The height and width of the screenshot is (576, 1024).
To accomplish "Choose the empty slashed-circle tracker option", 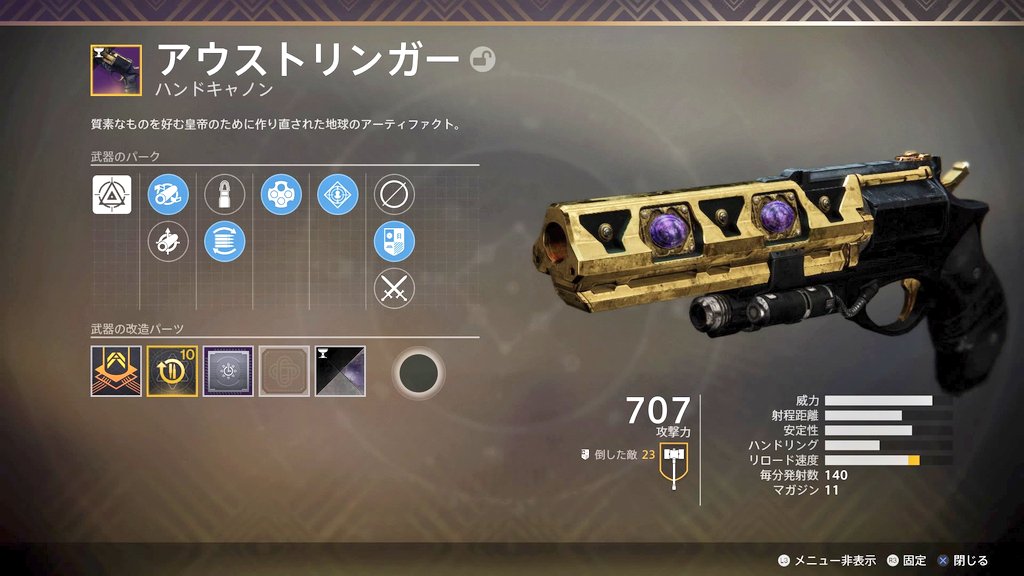I will 394,194.
